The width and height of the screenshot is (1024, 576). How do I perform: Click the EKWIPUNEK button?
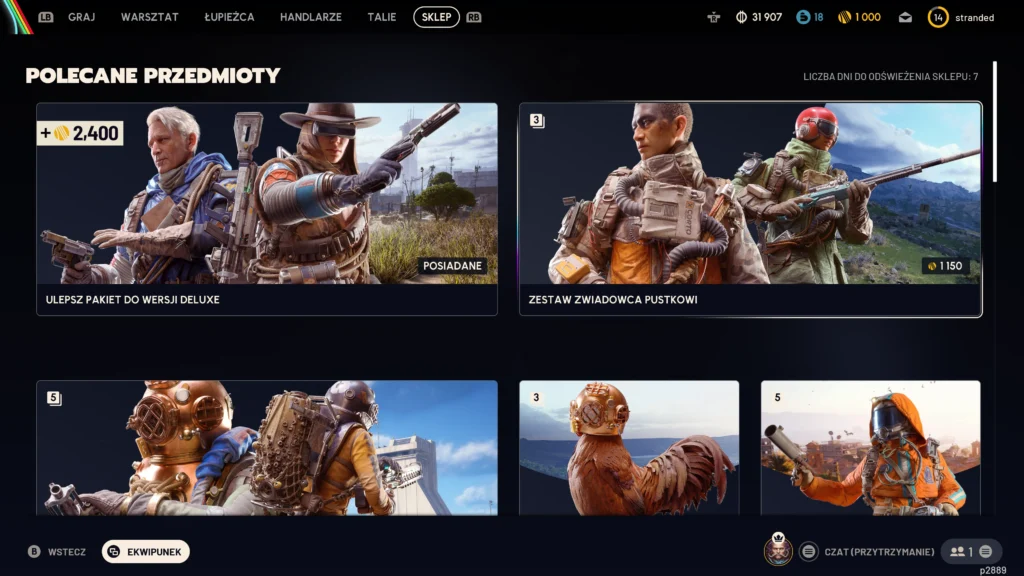click(x=146, y=551)
